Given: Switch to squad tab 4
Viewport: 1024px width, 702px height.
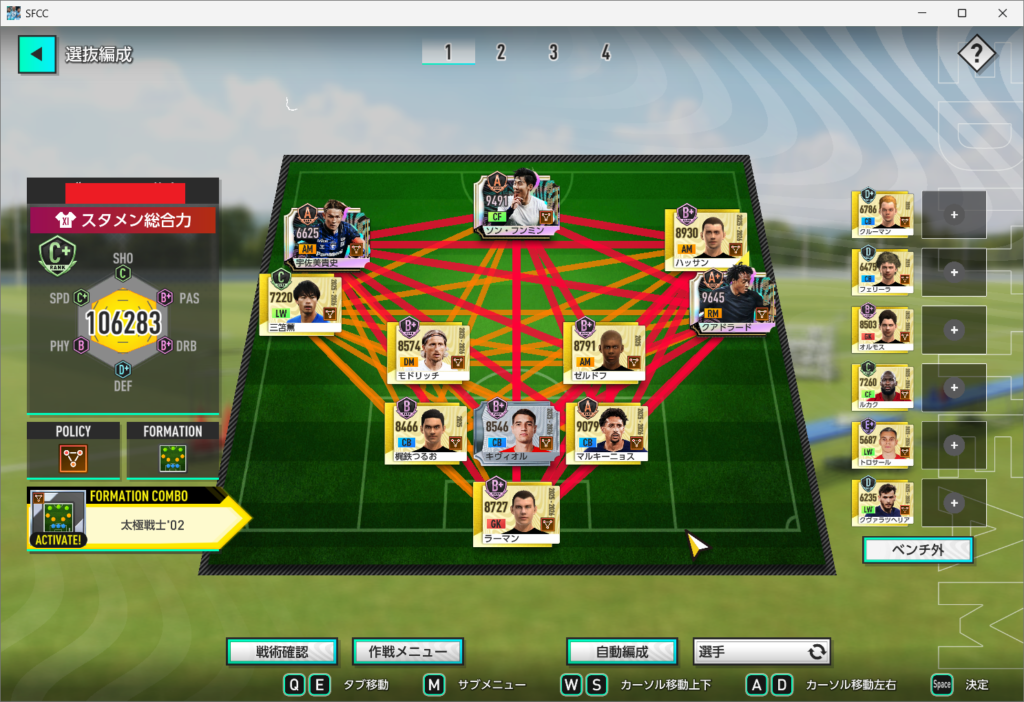Looking at the screenshot, I should 605,53.
